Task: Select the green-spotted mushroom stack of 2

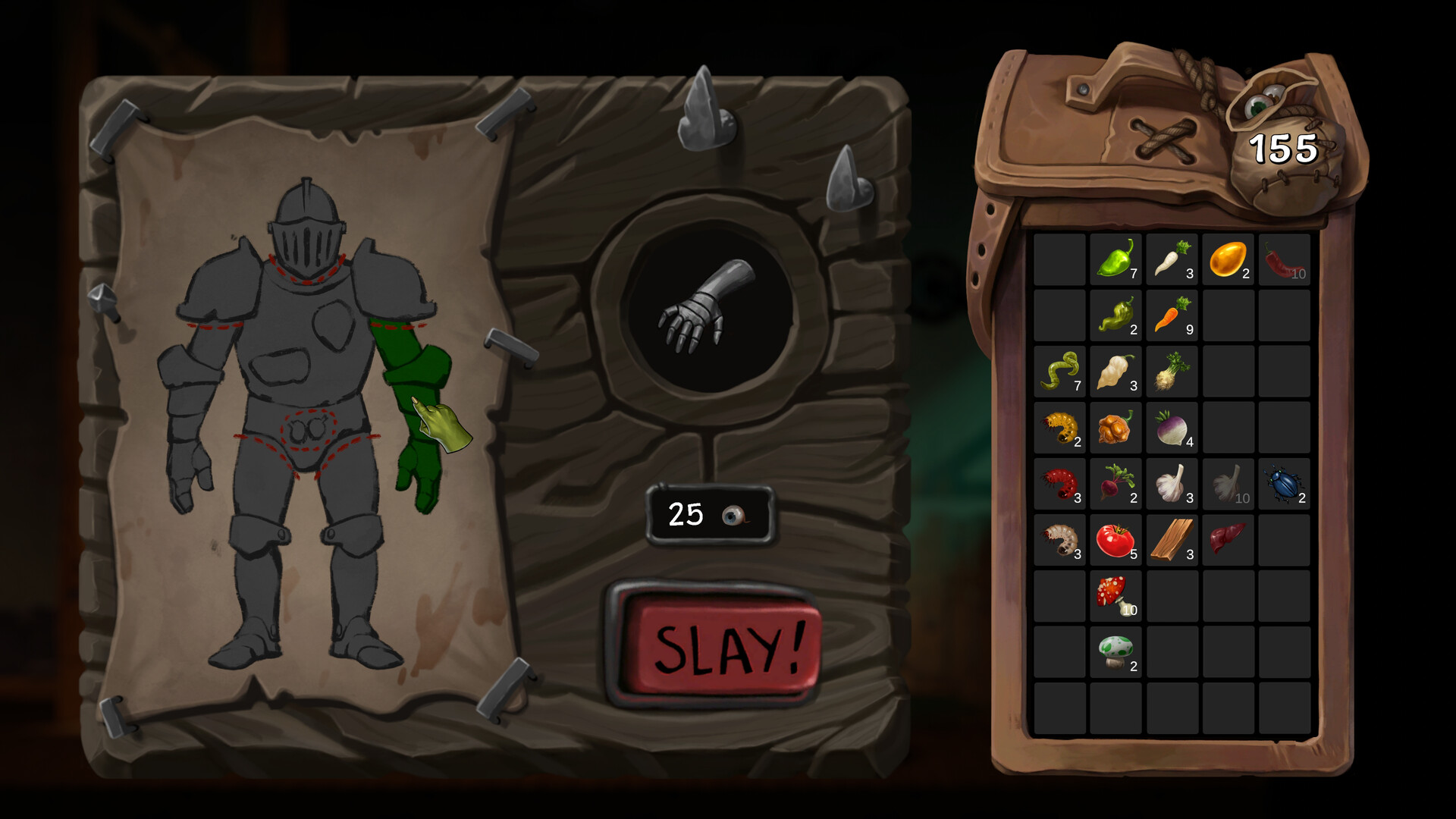Action: click(x=1116, y=651)
